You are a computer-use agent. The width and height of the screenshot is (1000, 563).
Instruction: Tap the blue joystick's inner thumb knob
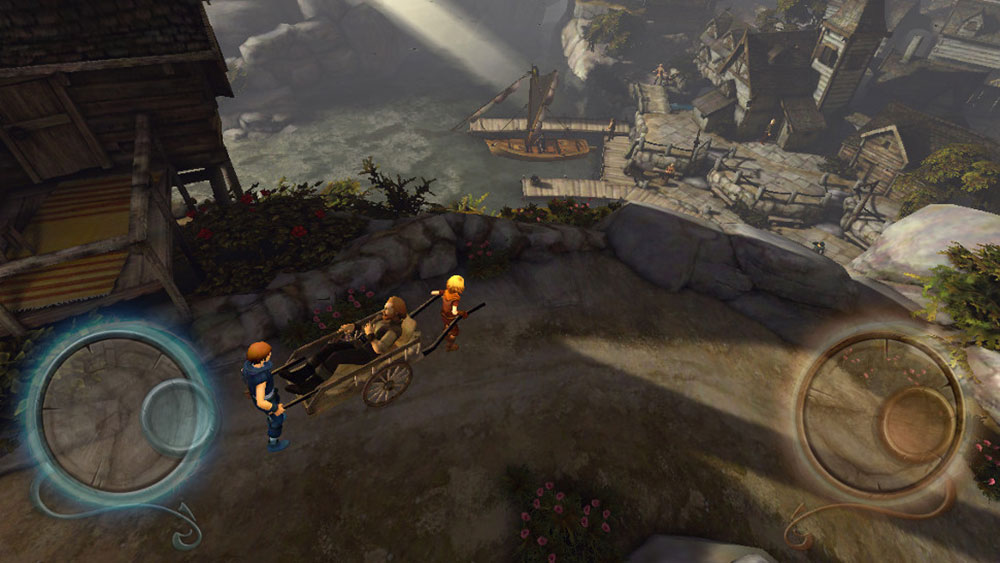(176, 417)
